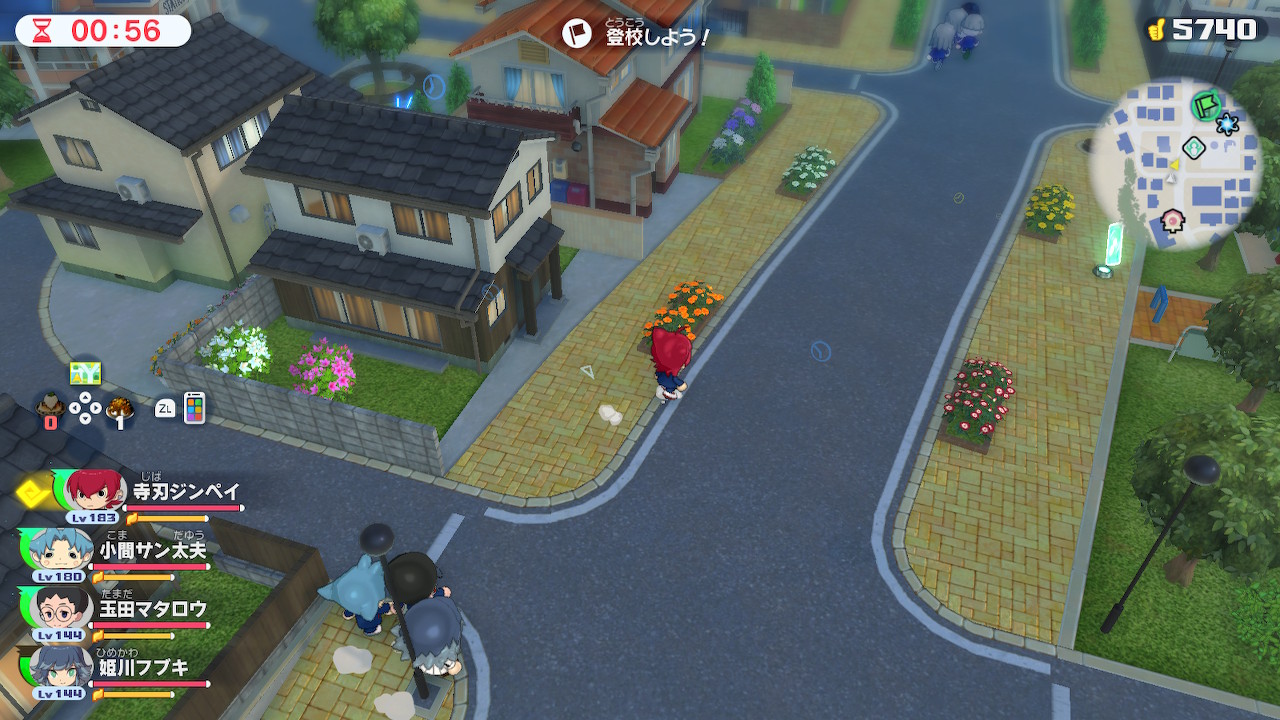Image resolution: width=1280 pixels, height=720 pixels.
Task: Select the blue atom marker on minimap
Action: 1227,124
